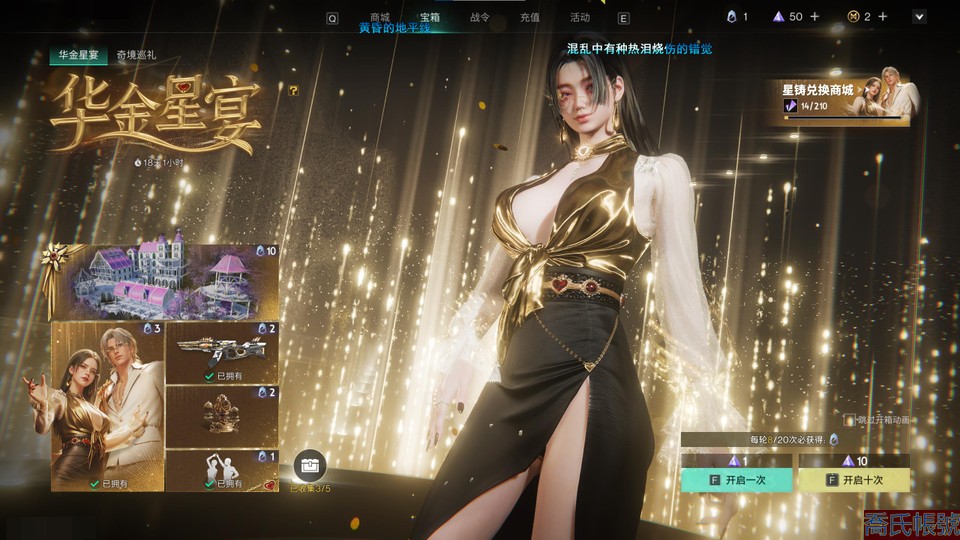Preview the couple outfit reward

pyautogui.click(x=107, y=405)
